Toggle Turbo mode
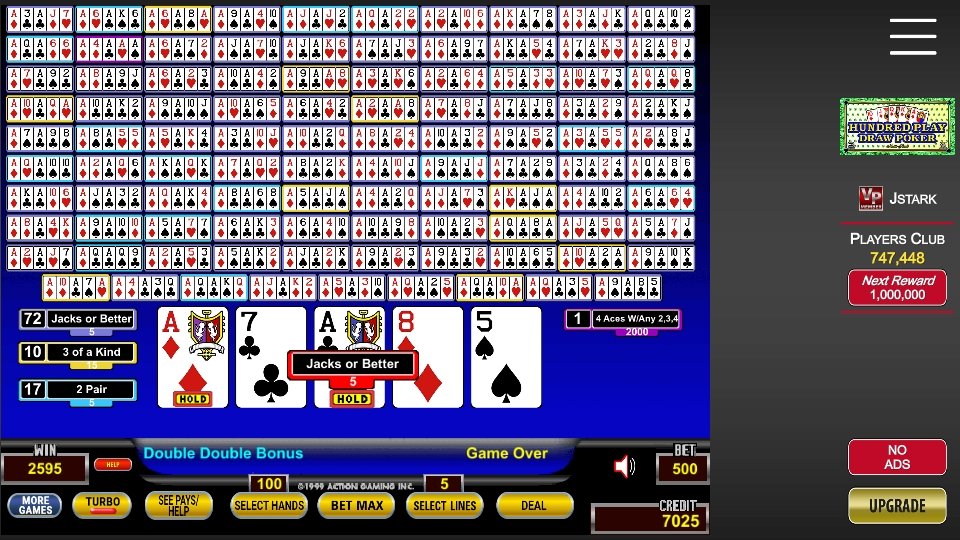This screenshot has width=960, height=540. [x=102, y=505]
